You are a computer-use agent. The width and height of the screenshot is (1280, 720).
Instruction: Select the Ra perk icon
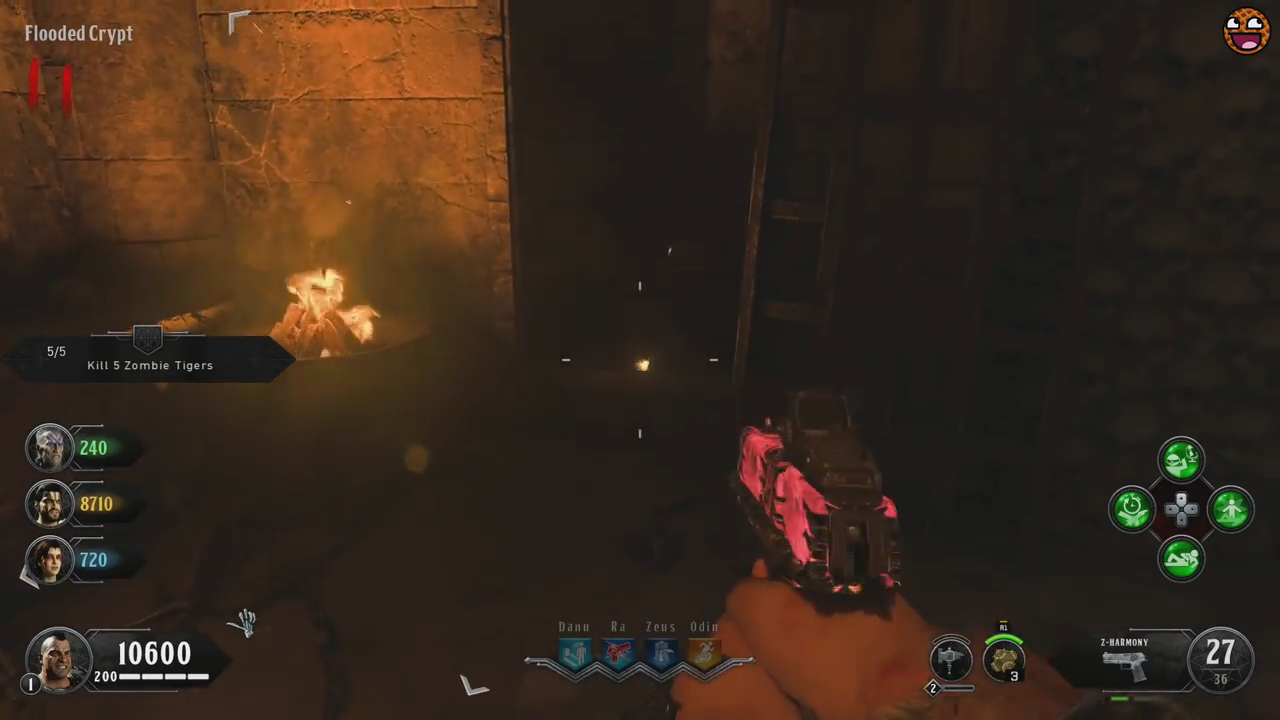click(x=618, y=654)
